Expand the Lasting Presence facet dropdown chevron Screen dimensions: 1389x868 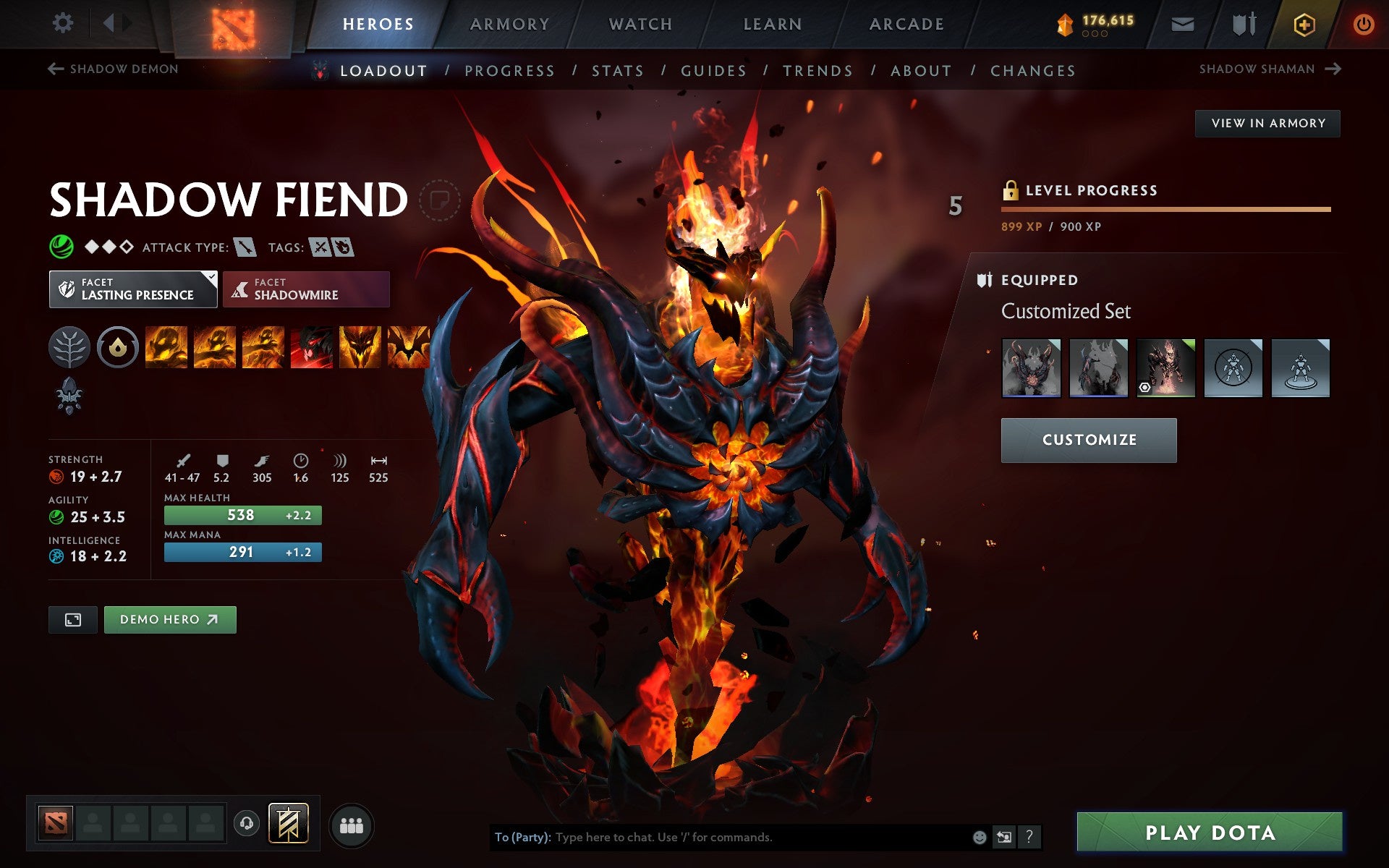(211, 277)
